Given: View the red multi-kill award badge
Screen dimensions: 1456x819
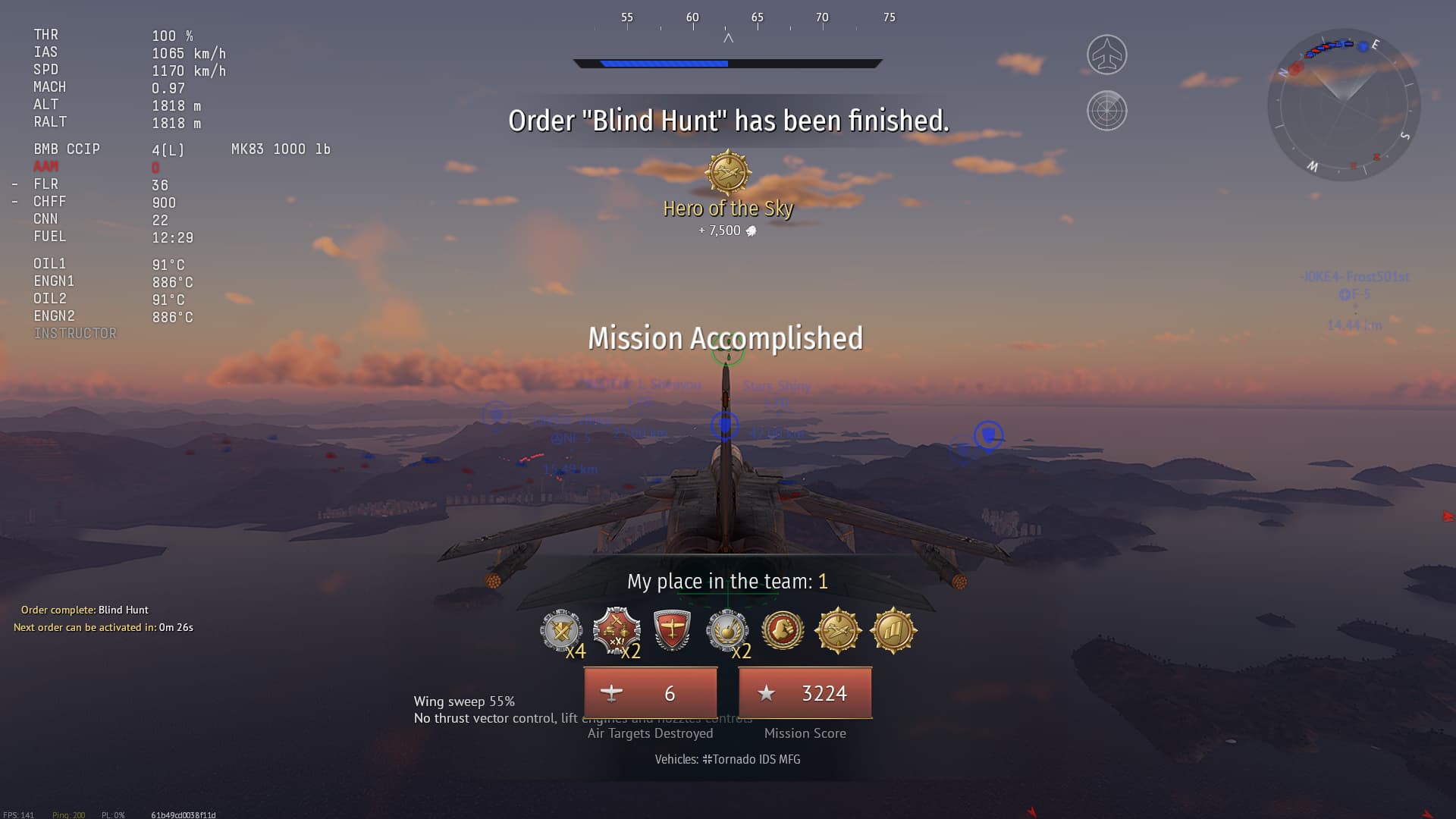Looking at the screenshot, I should pyautogui.click(x=617, y=630).
